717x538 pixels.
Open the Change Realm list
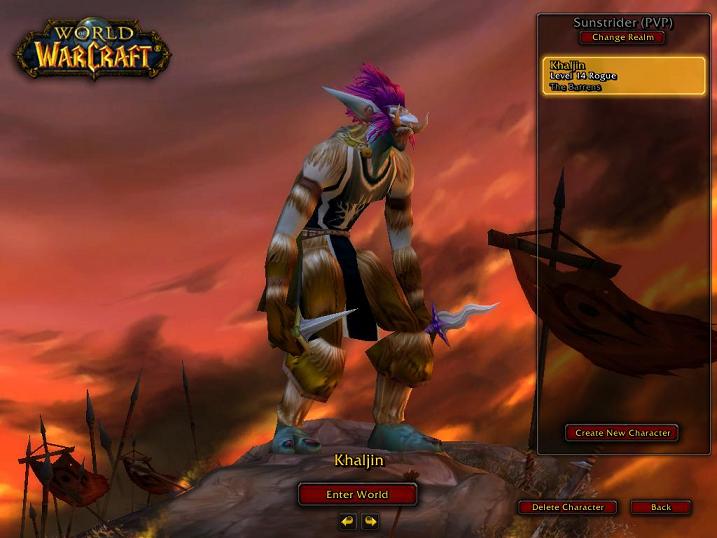click(x=621, y=38)
